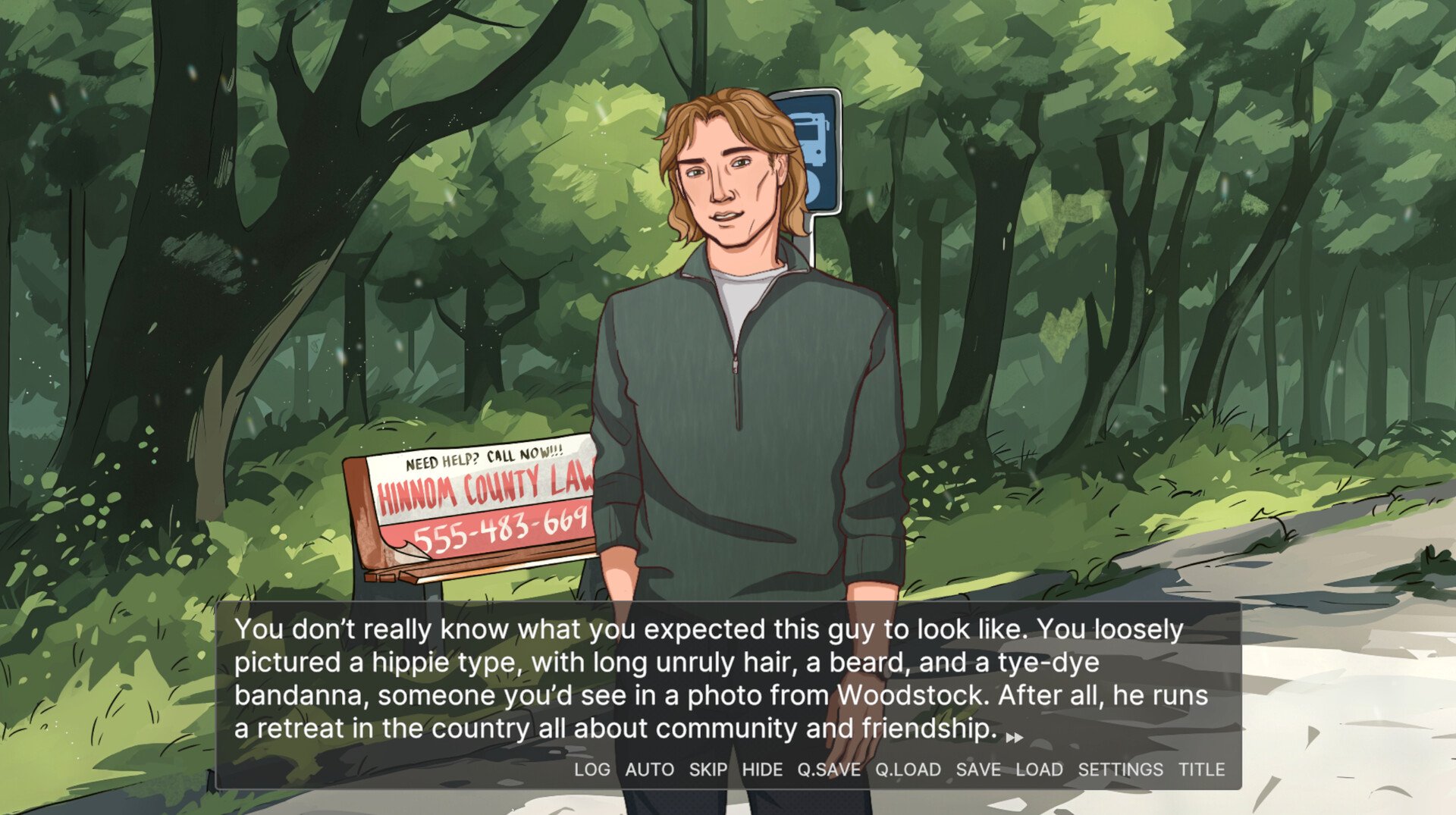Image resolution: width=1456 pixels, height=815 pixels.
Task: Open the LOAD menu
Action: tap(1039, 770)
